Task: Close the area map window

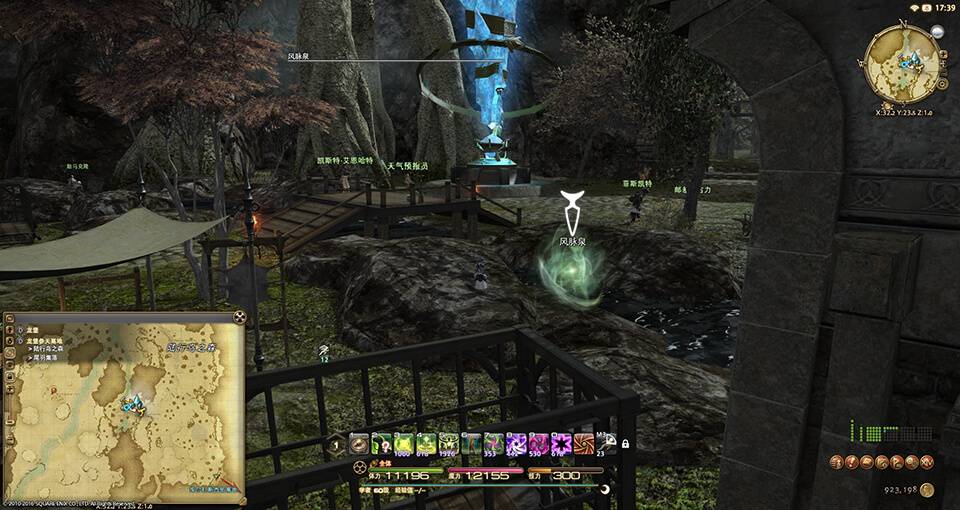Action: pyautogui.click(x=240, y=318)
